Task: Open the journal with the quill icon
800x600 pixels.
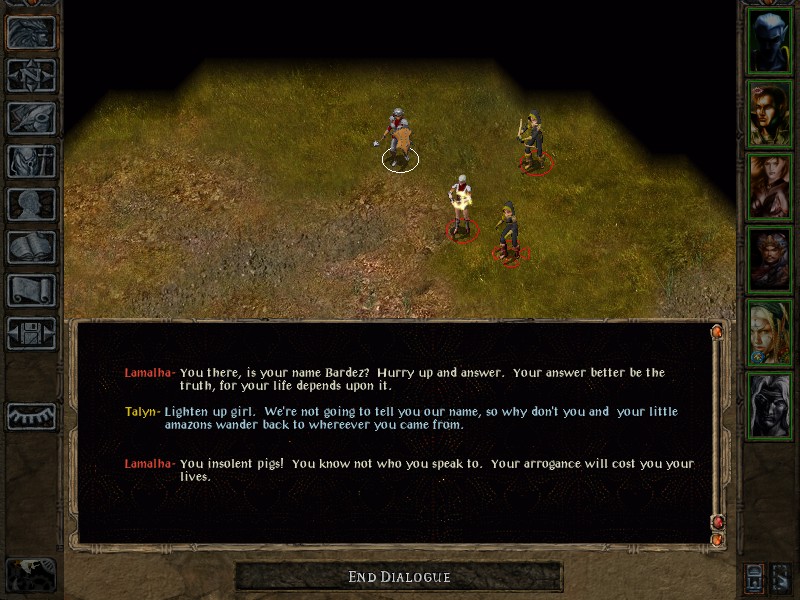Action: [31, 118]
